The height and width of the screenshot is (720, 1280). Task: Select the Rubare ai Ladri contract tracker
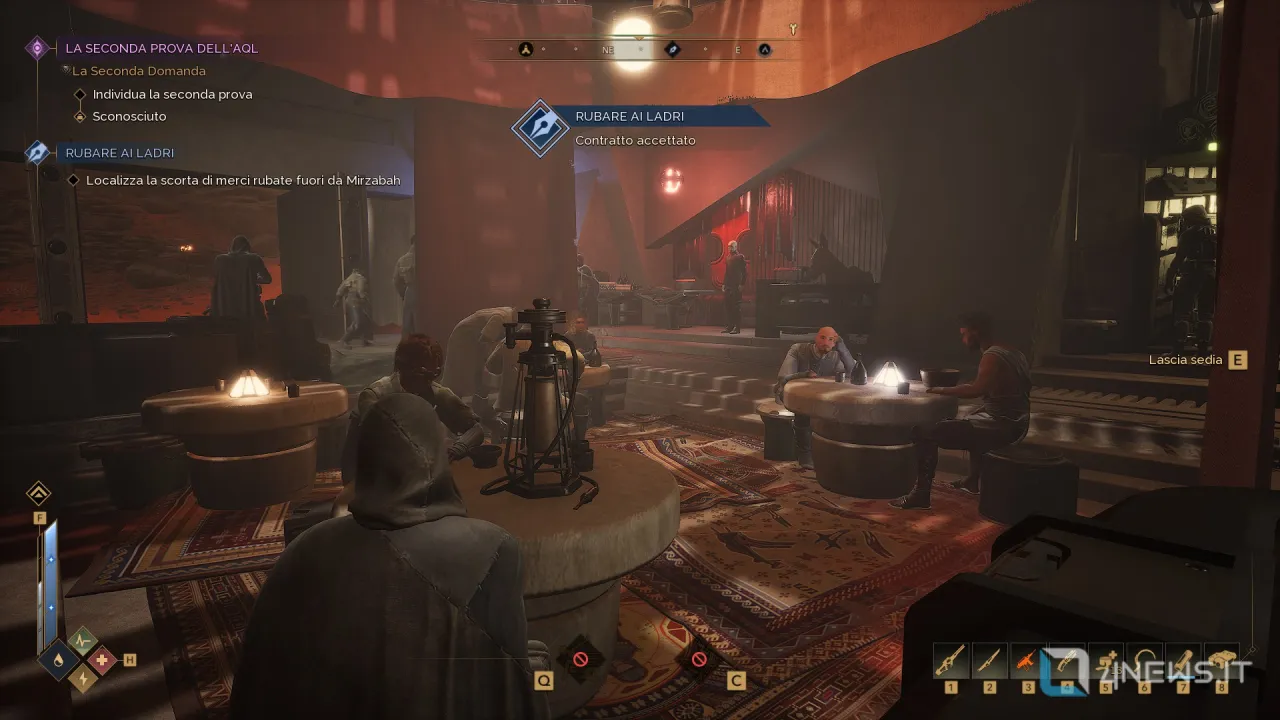(119, 153)
